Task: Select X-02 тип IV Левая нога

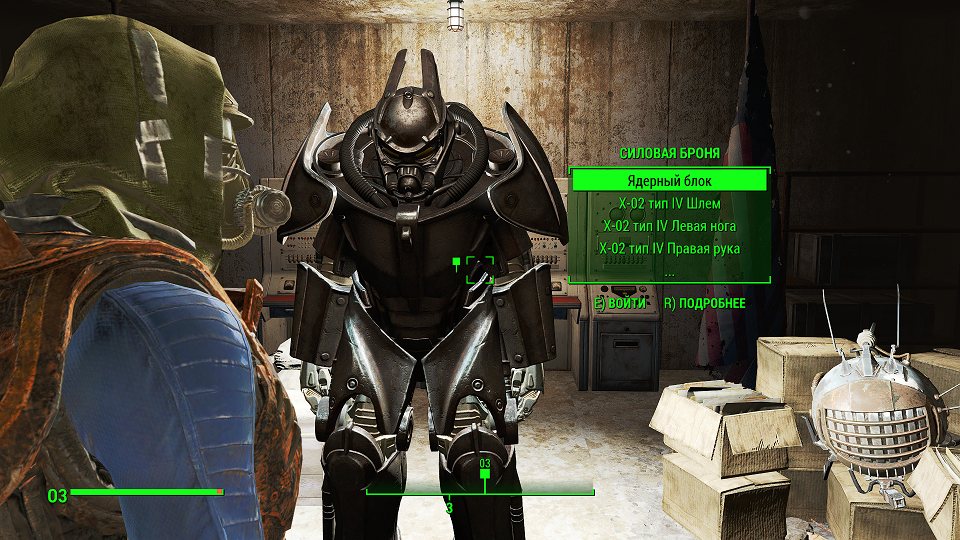Action: click(x=669, y=226)
